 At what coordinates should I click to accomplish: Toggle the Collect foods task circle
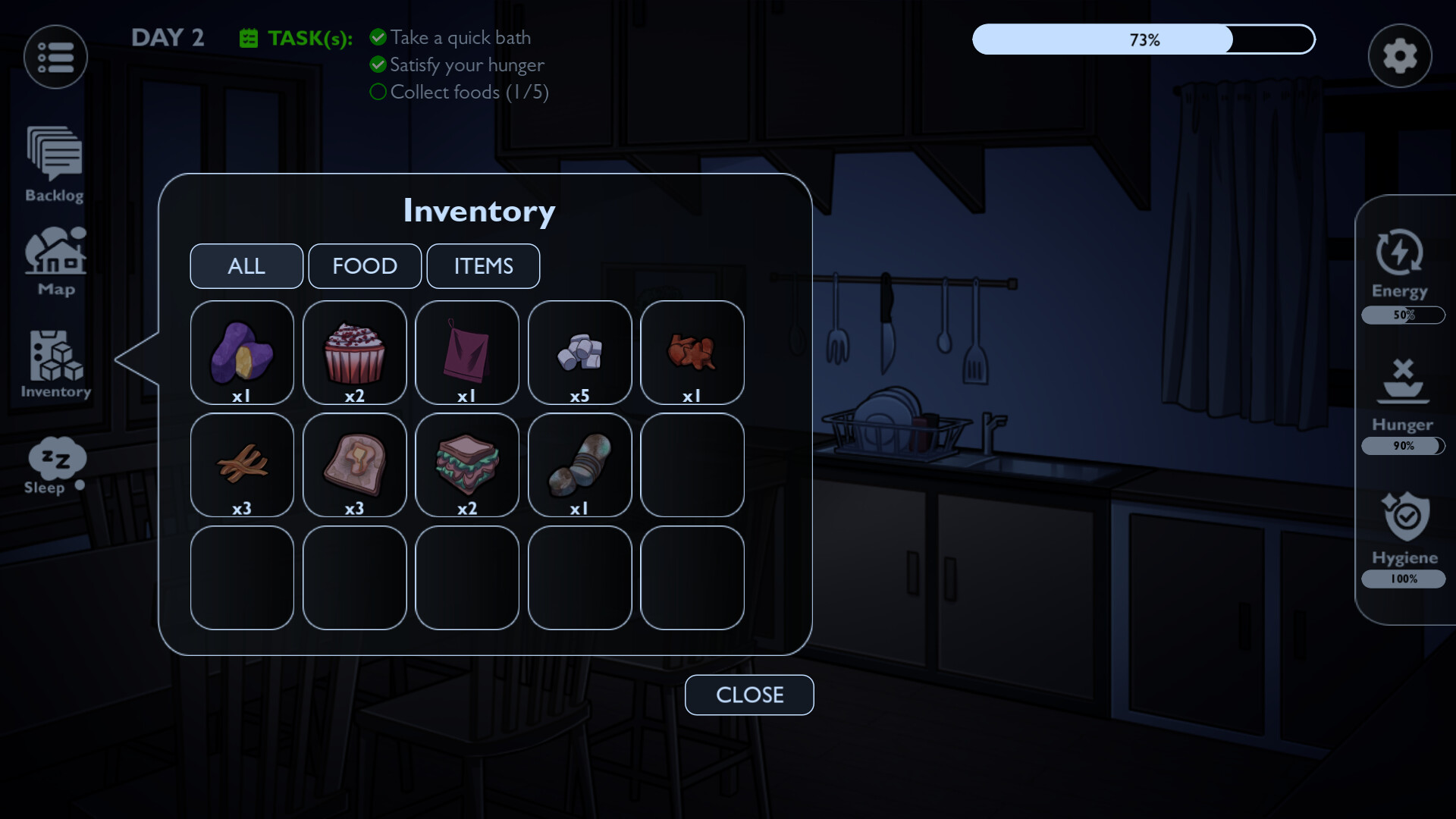coord(378,92)
